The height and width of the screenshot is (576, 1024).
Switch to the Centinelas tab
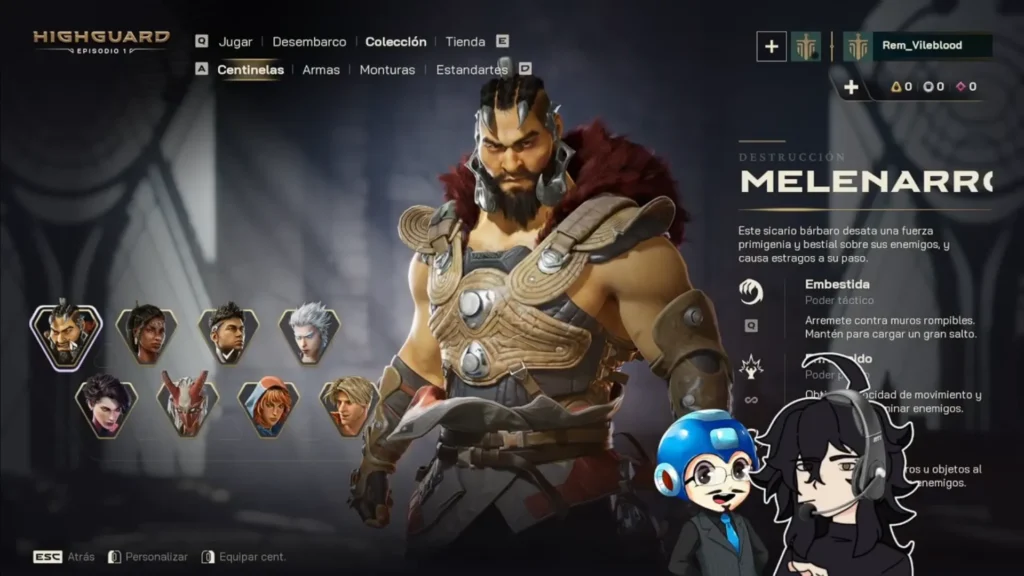250,70
